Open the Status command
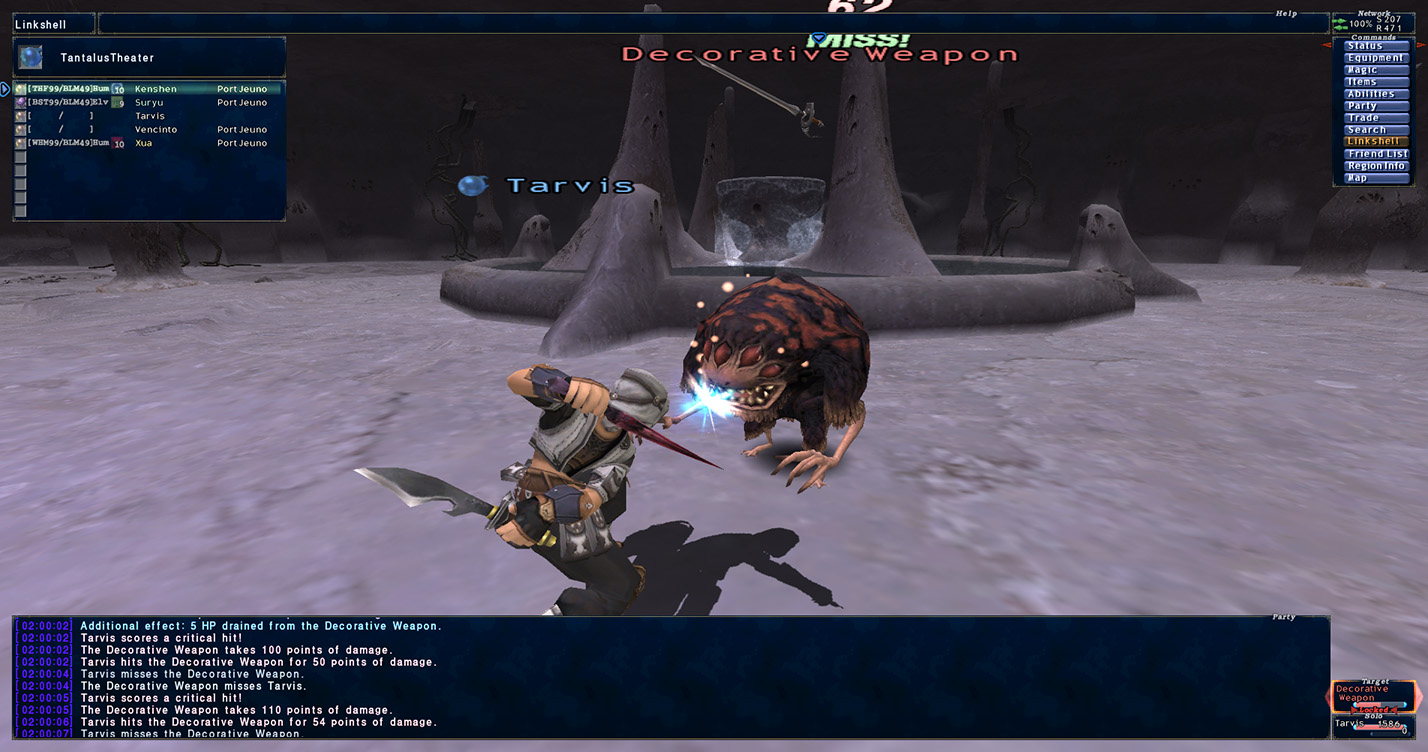 pos(1375,46)
